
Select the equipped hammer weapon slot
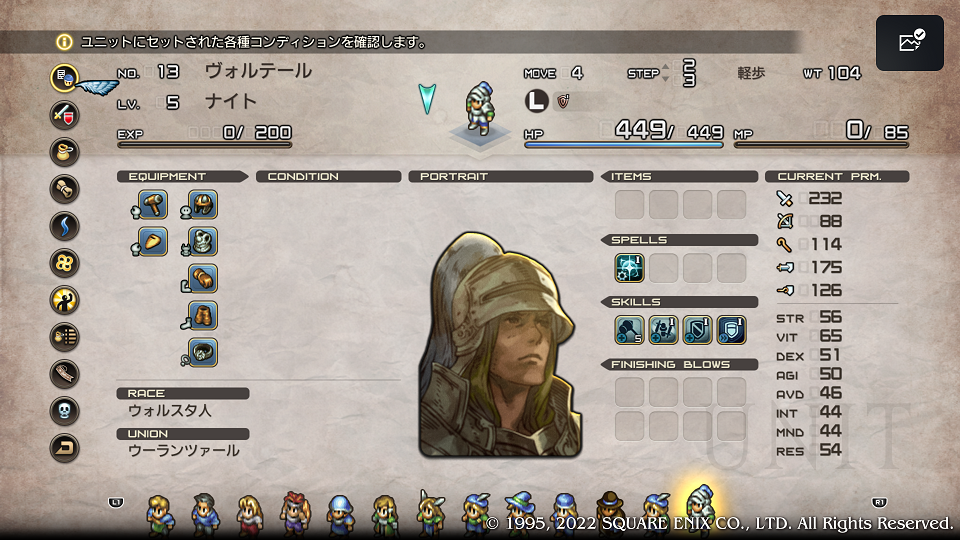click(153, 205)
